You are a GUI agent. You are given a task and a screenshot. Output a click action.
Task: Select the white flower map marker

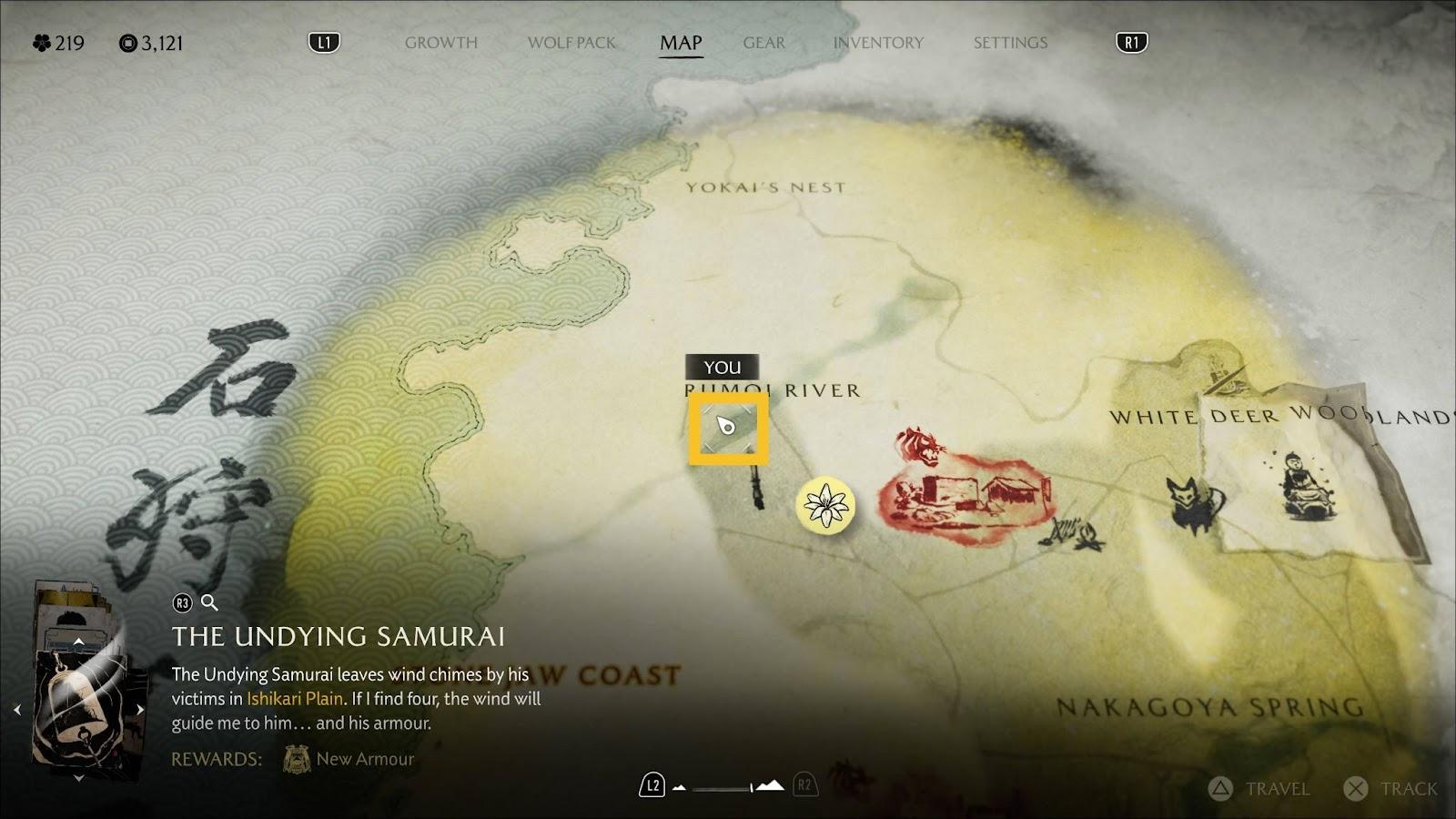[x=825, y=505]
